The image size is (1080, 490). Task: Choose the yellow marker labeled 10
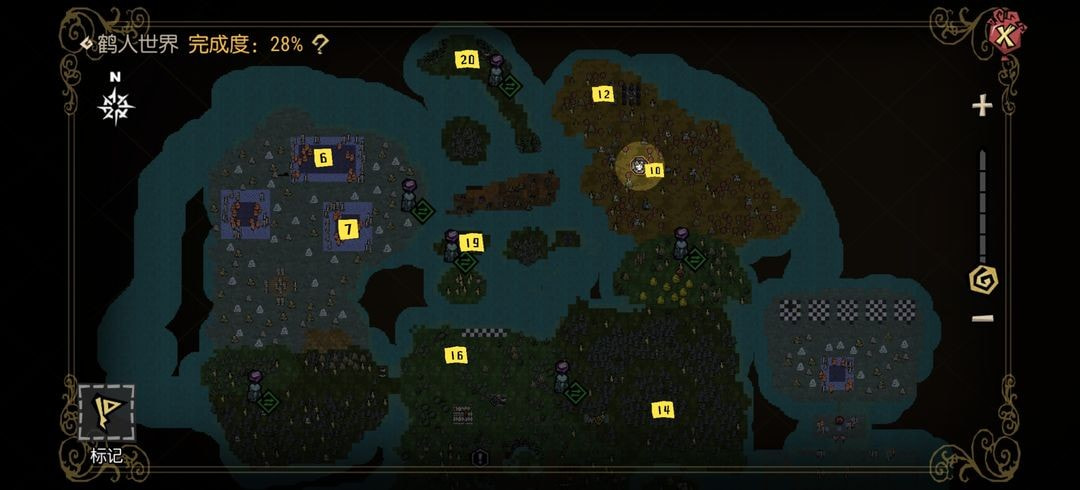coord(654,171)
